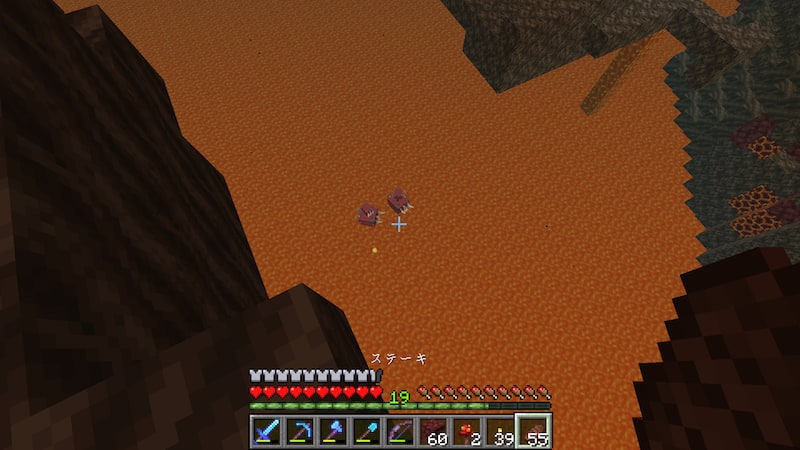This screenshot has height=450, width=800.
Task: Pick the netherrack stack of 60
Action: click(x=433, y=431)
